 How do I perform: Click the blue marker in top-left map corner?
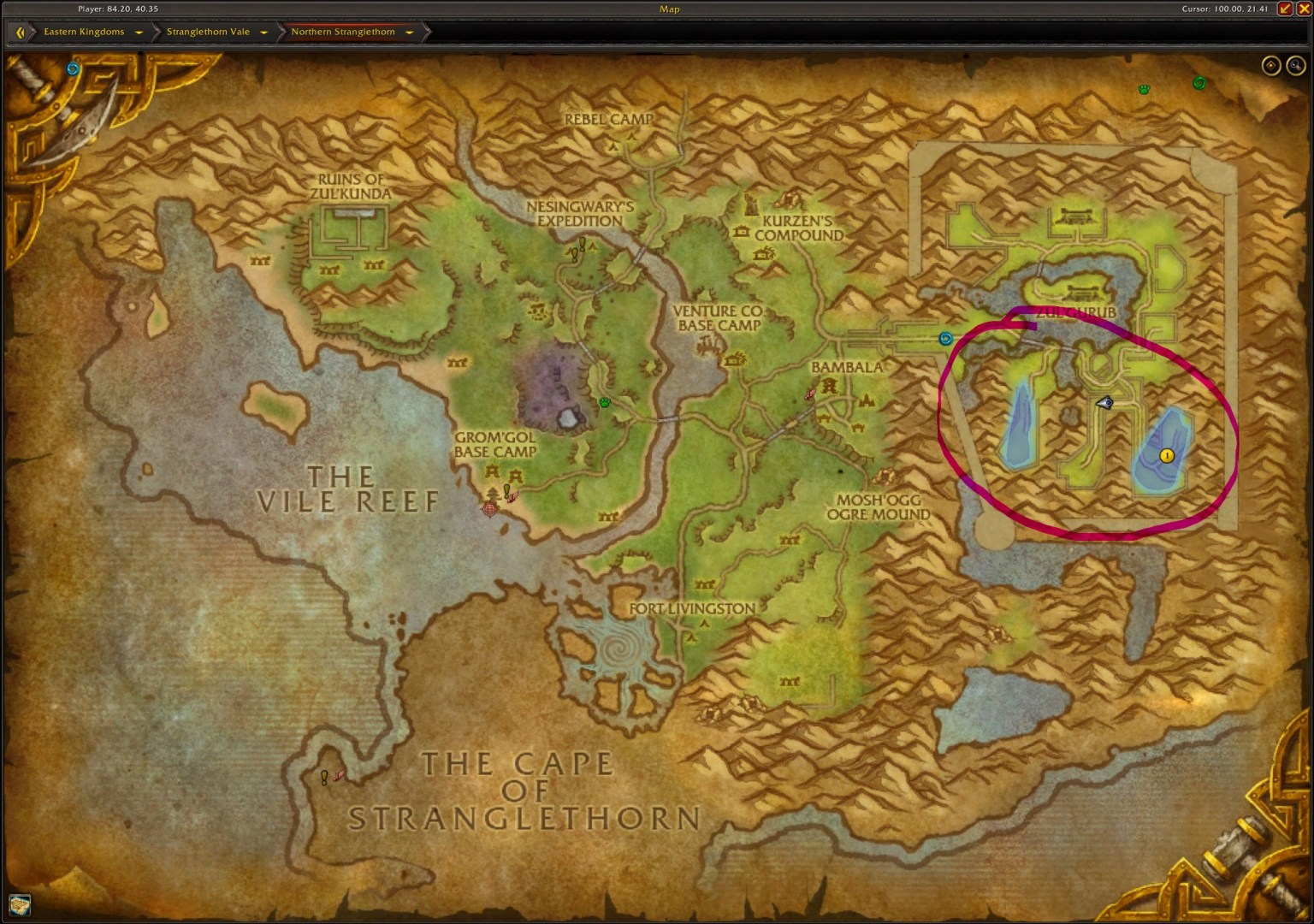click(71, 69)
